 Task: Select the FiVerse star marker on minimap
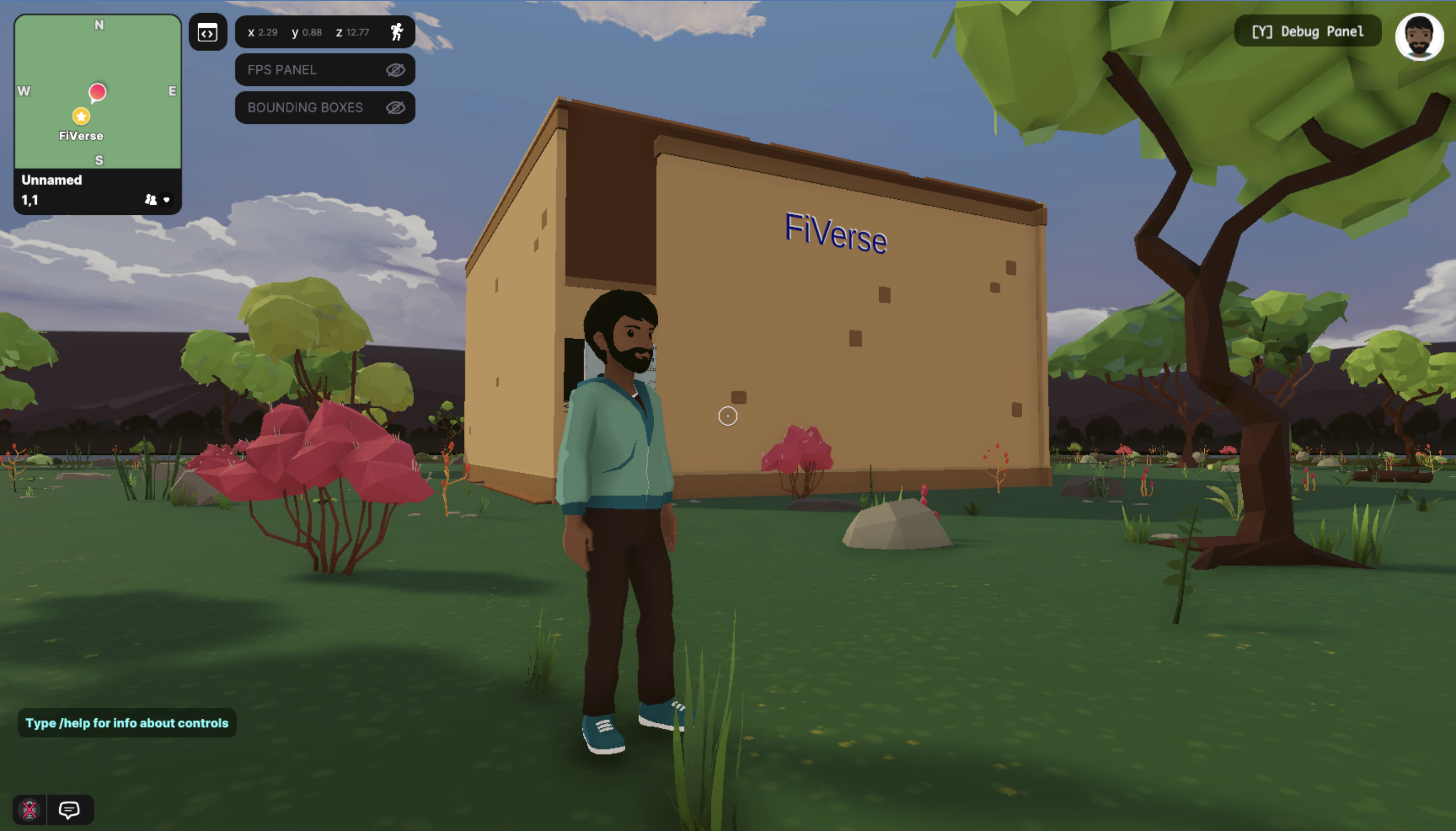click(x=81, y=116)
